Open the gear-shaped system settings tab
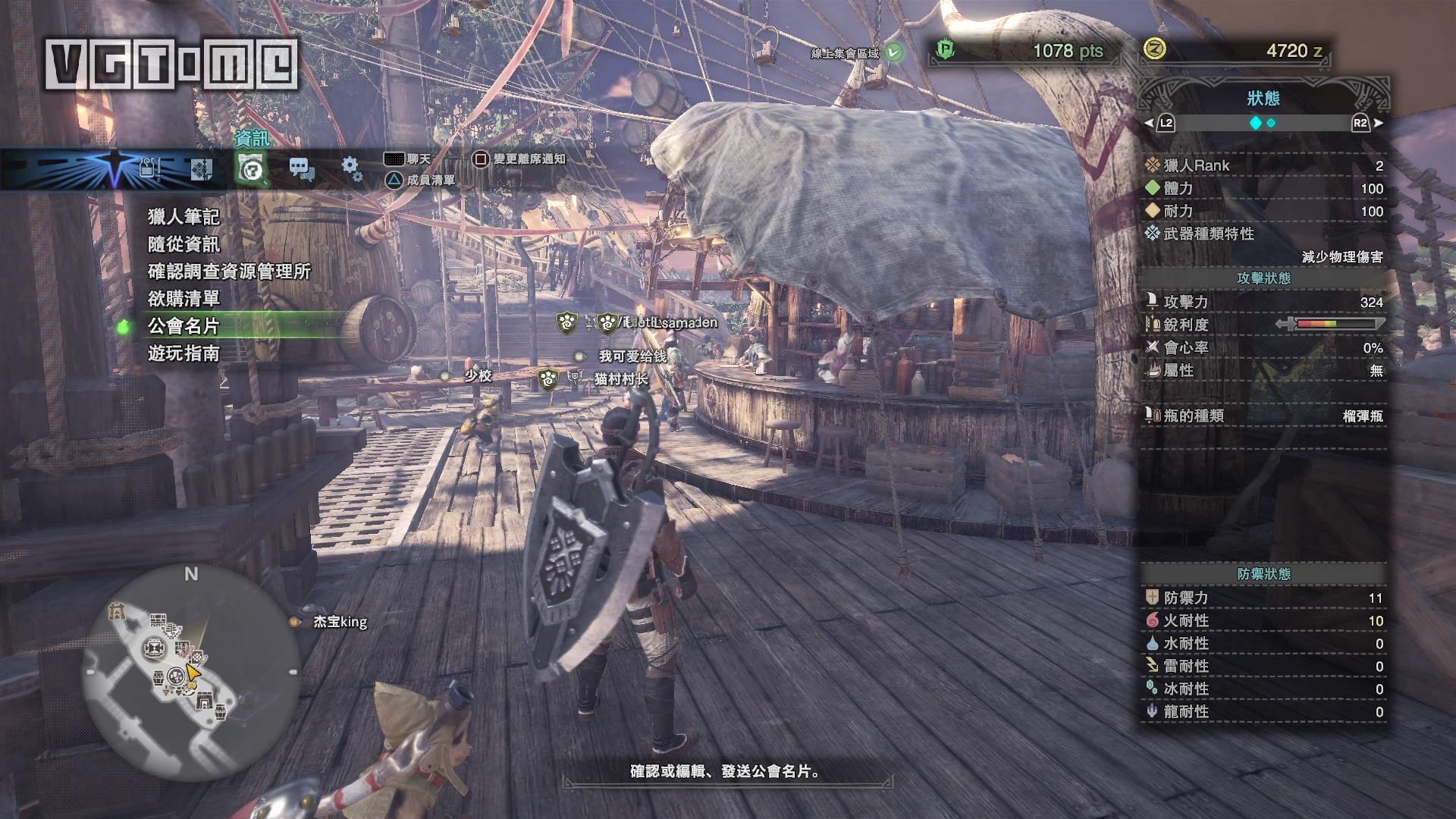 (x=351, y=167)
